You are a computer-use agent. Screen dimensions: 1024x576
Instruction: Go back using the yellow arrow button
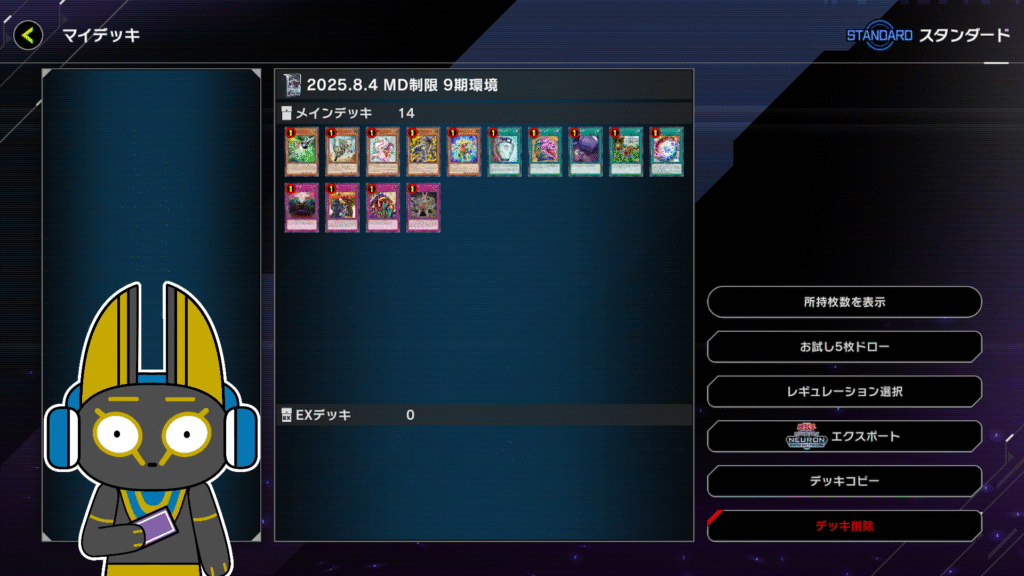coord(28,36)
